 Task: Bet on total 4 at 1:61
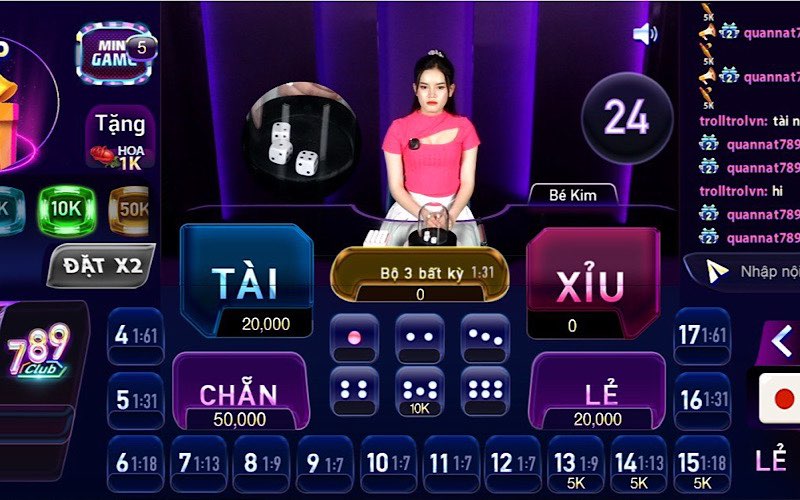click(x=136, y=336)
